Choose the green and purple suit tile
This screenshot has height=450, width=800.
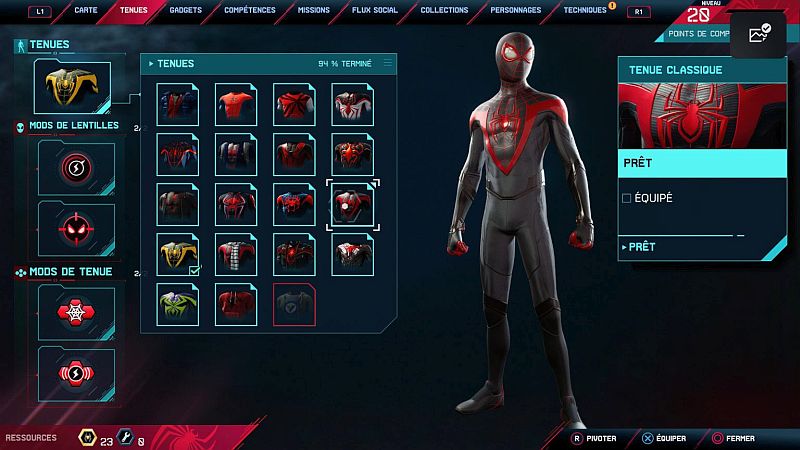coord(177,304)
